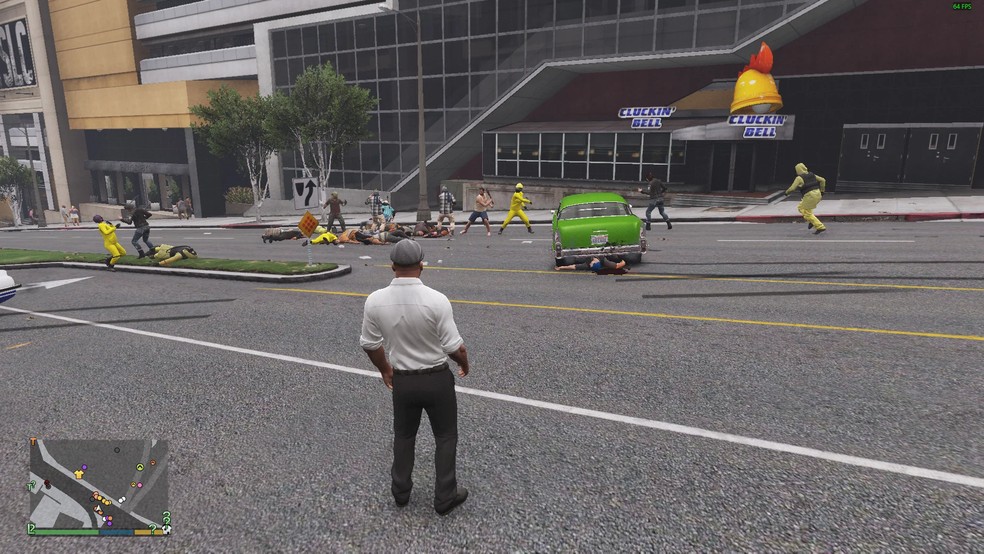984x554 pixels.
Task: Select the pink circle blip on the minimap
Action: 140,485
